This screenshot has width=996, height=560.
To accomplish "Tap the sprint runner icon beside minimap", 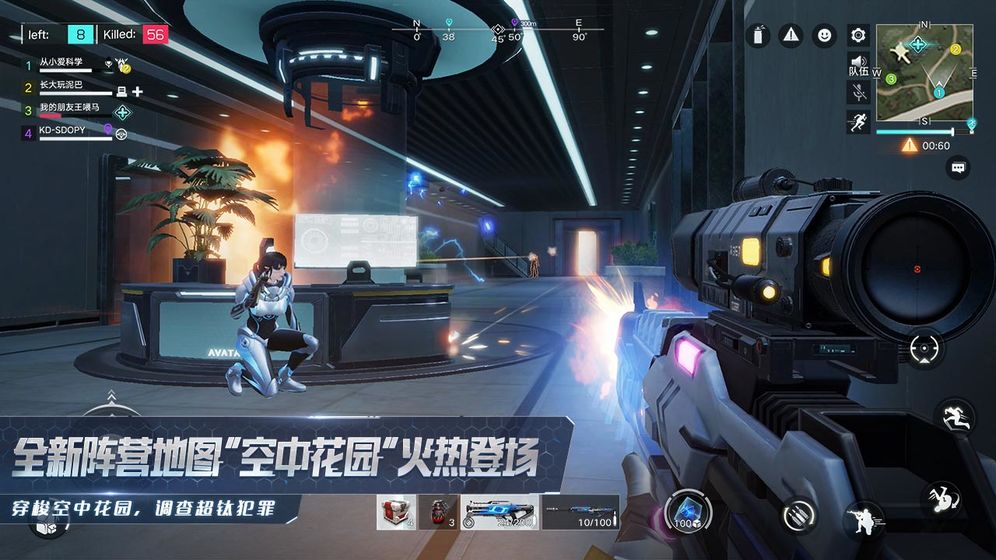I will pos(858,122).
